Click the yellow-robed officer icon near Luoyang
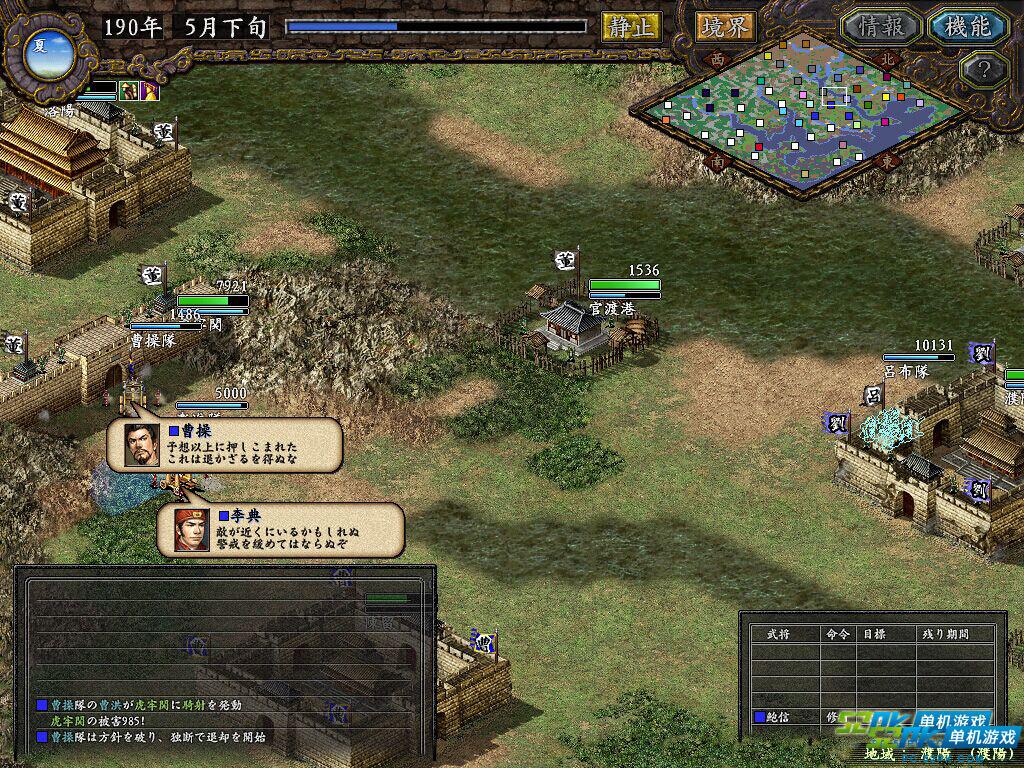The image size is (1024, 768). point(149,91)
